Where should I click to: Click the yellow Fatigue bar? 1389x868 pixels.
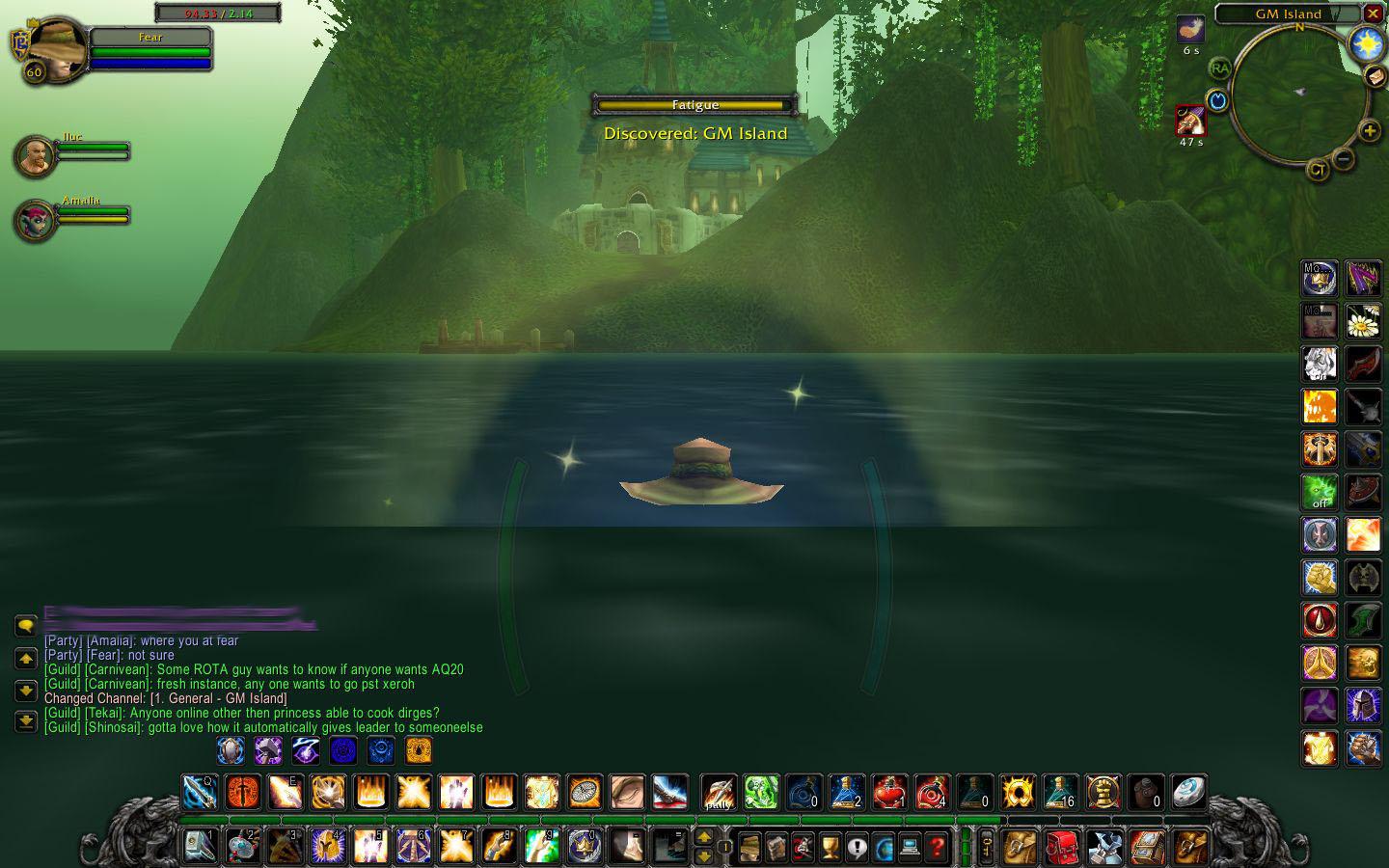(x=694, y=105)
